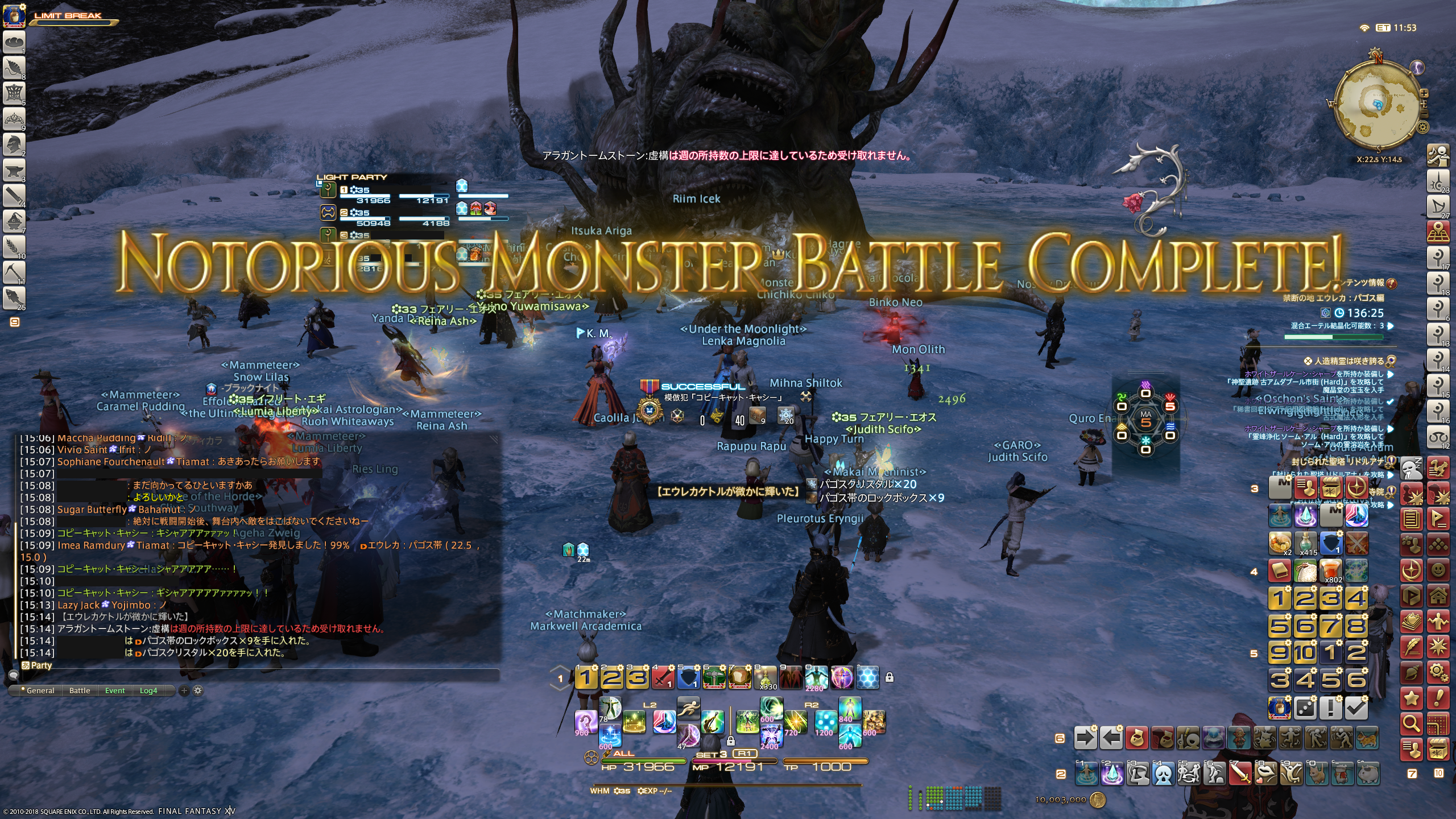Click the gold star icon button
The height and width of the screenshot is (819, 1456).
(x=1411, y=698)
